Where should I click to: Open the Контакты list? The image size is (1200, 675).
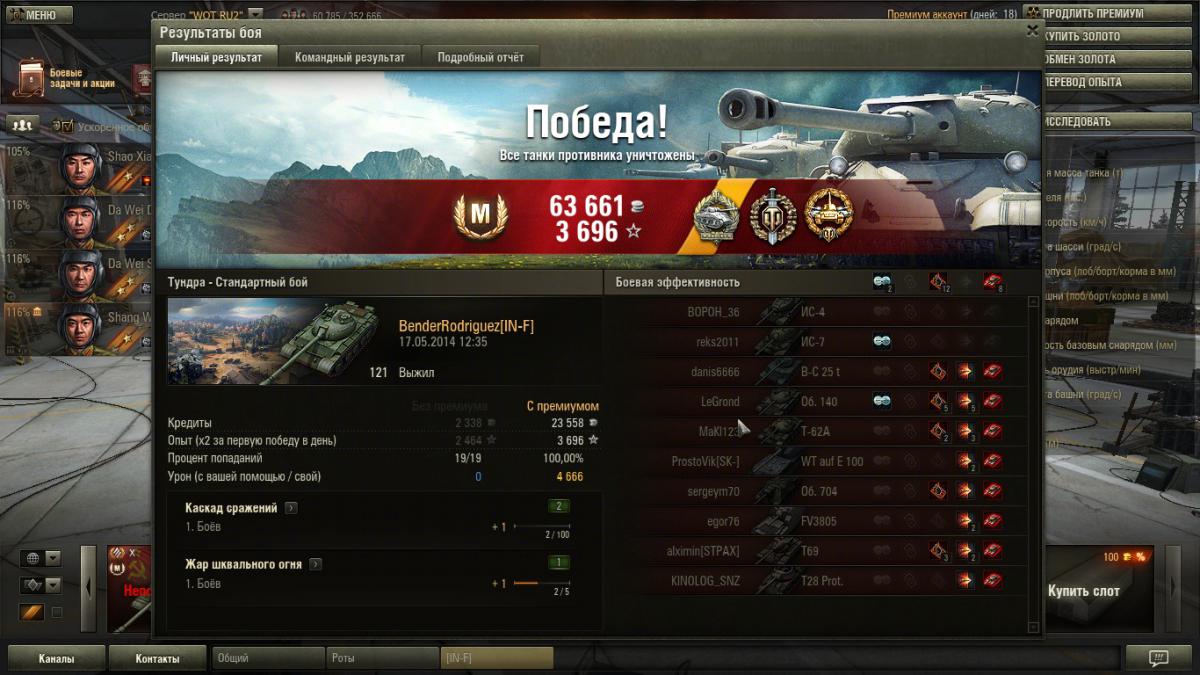coord(158,659)
